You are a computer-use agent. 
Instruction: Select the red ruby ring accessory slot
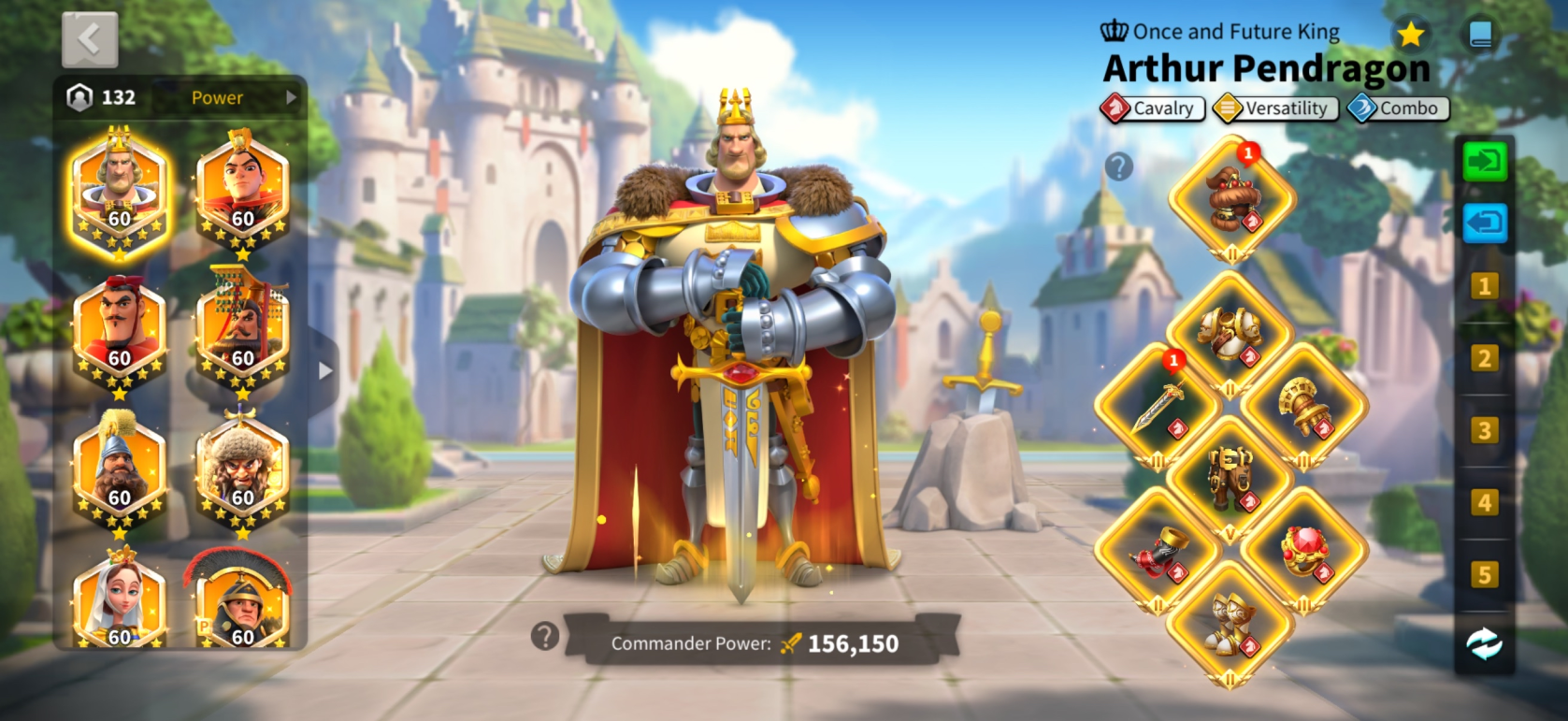click(x=1304, y=551)
